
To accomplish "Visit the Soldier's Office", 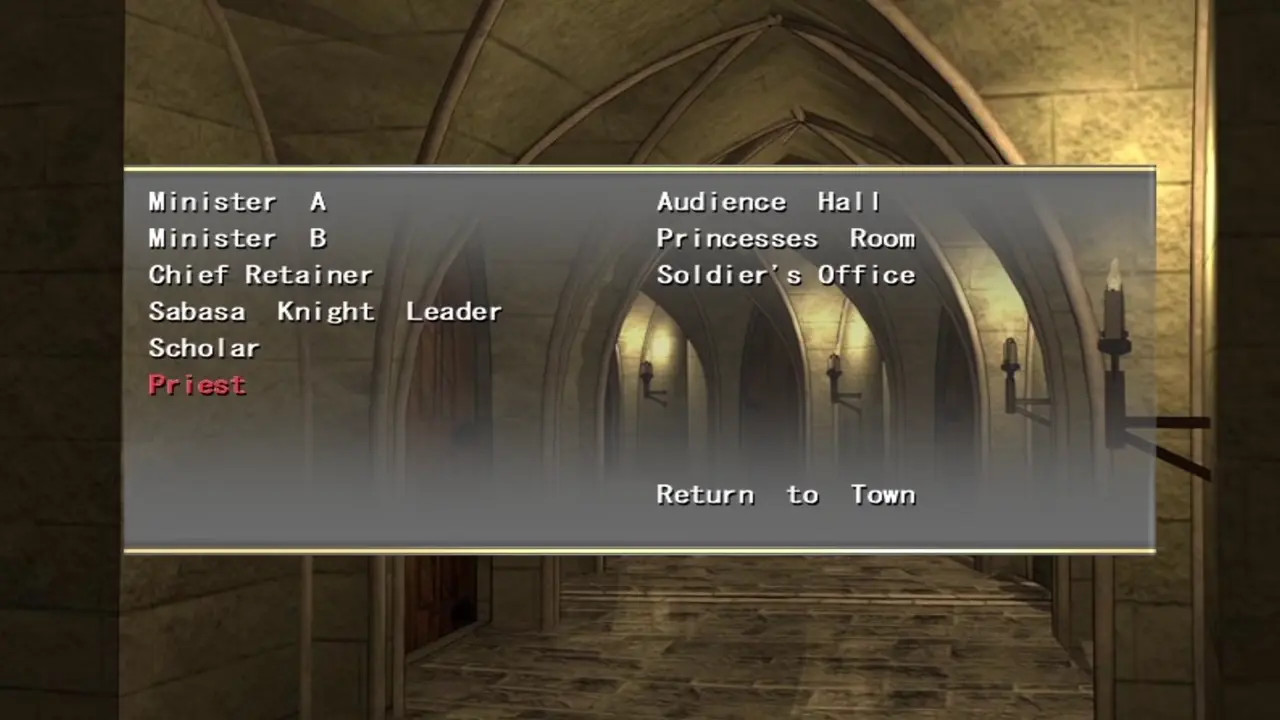I will [x=785, y=275].
